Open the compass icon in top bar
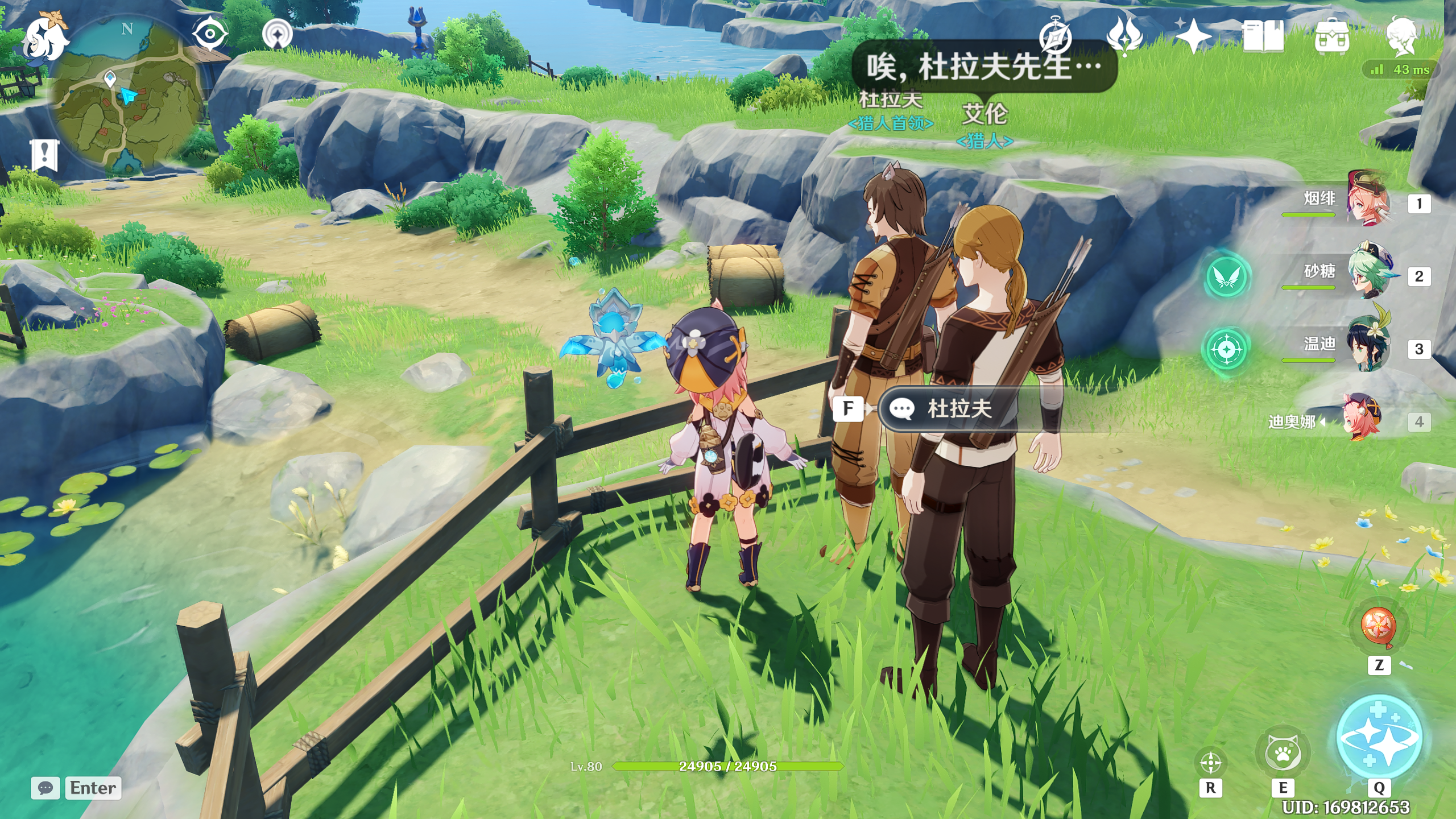Screen dimensions: 1456x819 [x=1055, y=36]
